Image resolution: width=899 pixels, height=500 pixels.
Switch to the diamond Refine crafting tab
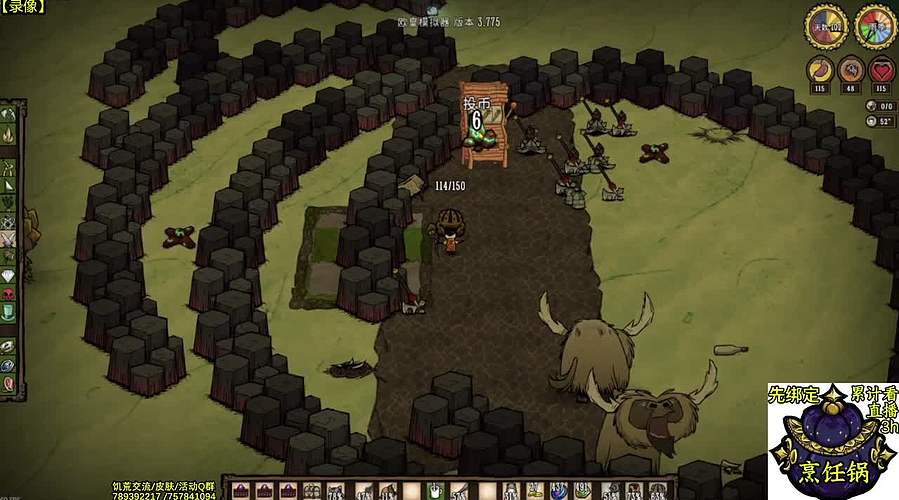pyautogui.click(x=9, y=275)
